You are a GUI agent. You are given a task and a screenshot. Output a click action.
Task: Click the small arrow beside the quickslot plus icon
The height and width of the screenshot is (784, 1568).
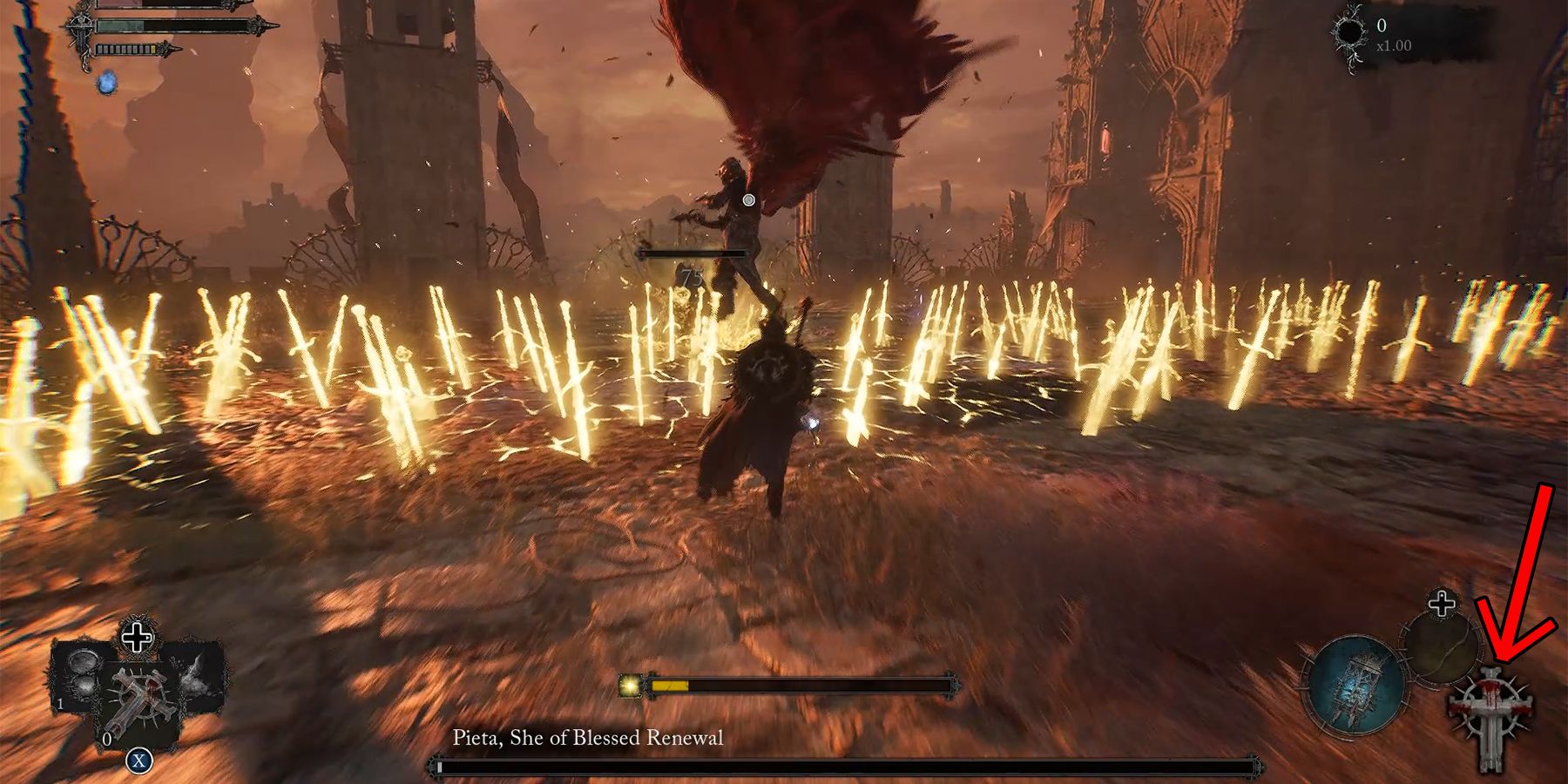click(150, 638)
